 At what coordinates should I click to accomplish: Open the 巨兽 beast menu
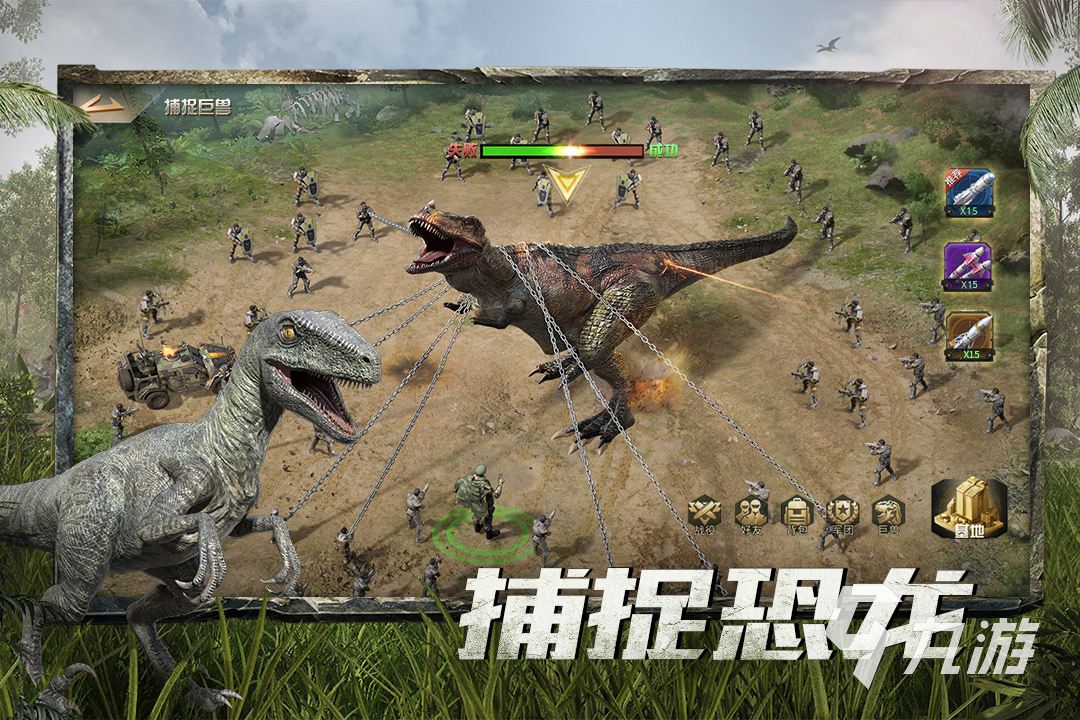[886, 514]
